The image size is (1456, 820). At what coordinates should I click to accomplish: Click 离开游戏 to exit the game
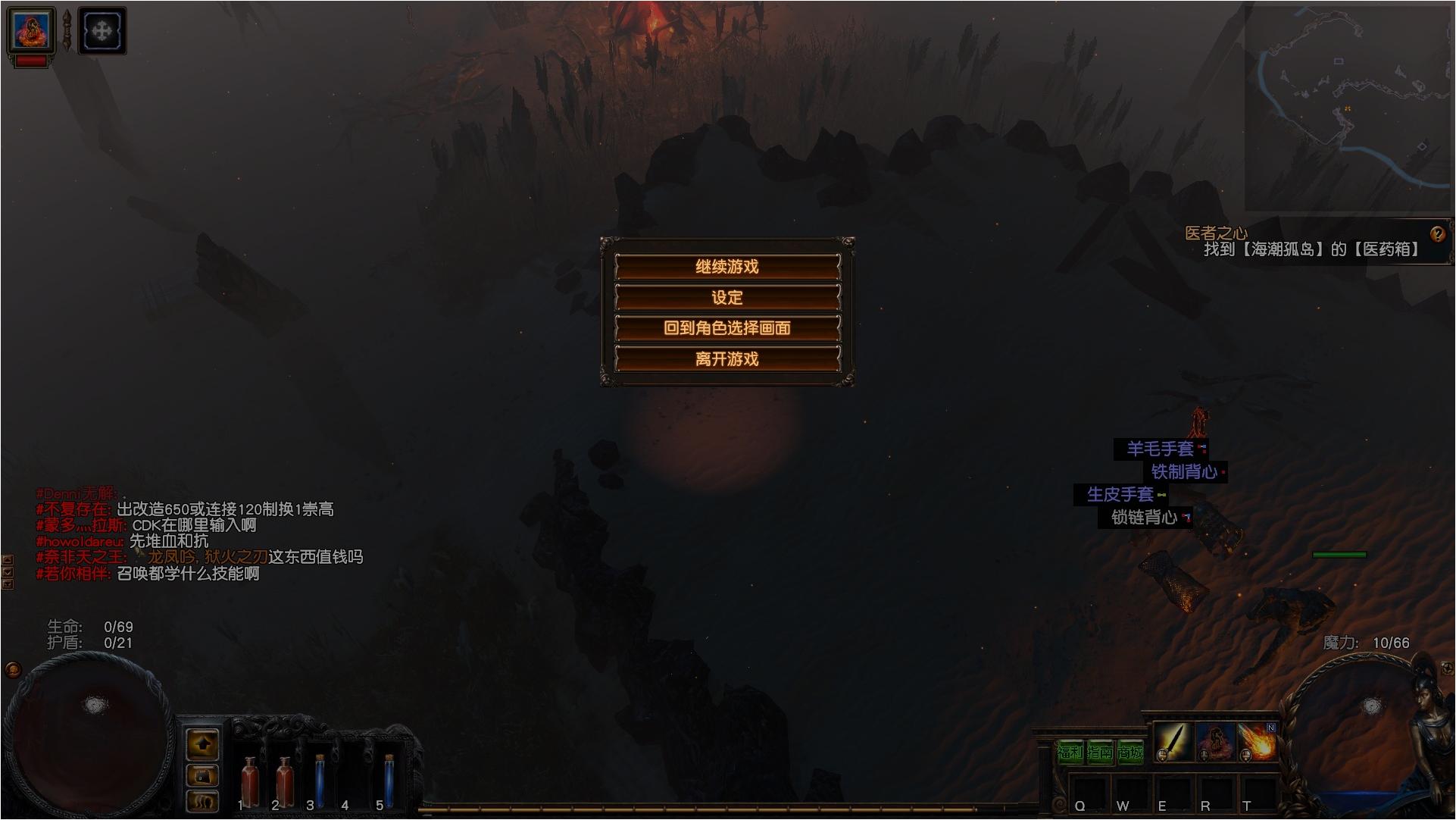click(x=727, y=358)
